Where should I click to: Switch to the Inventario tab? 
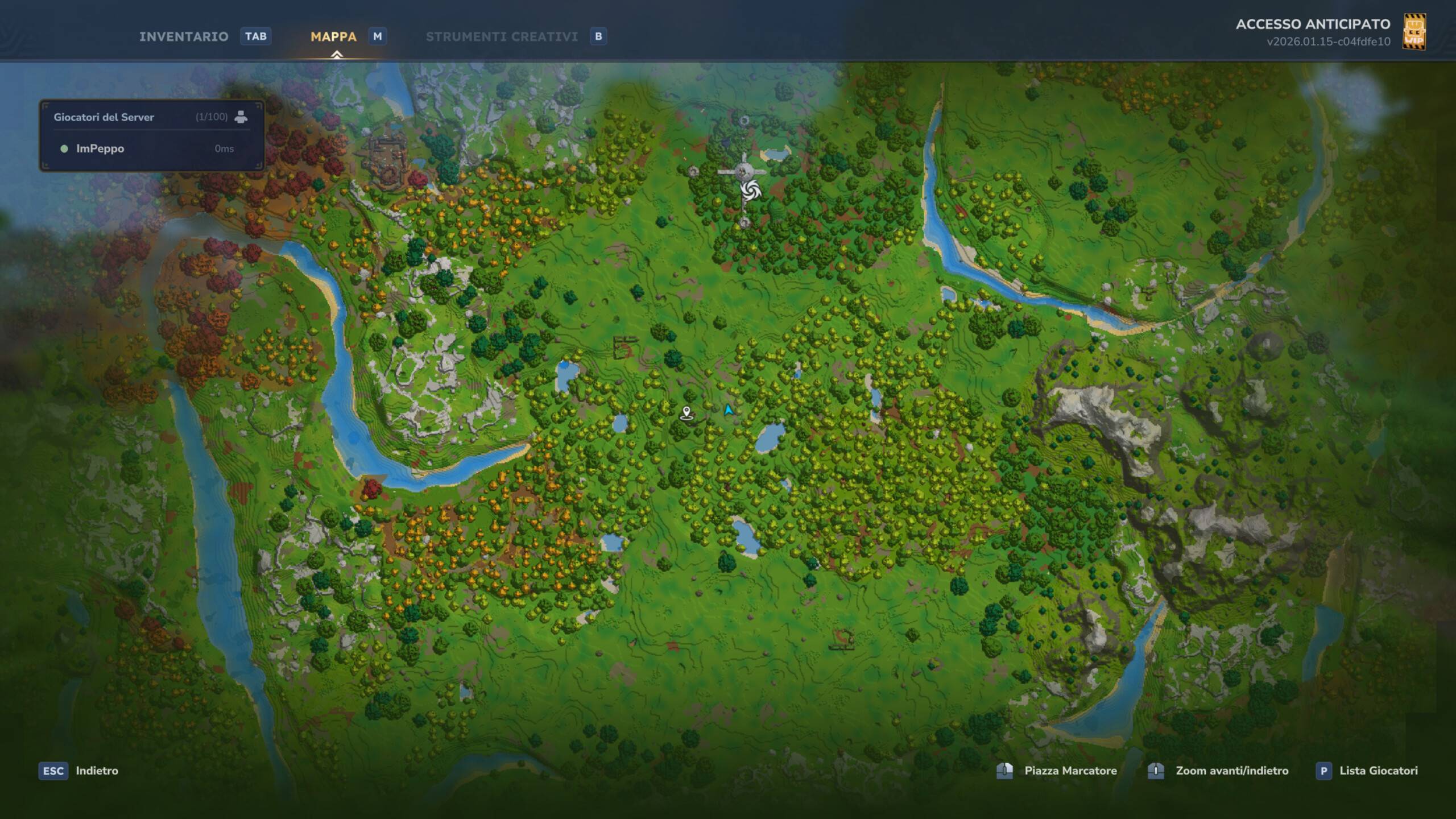(184, 36)
